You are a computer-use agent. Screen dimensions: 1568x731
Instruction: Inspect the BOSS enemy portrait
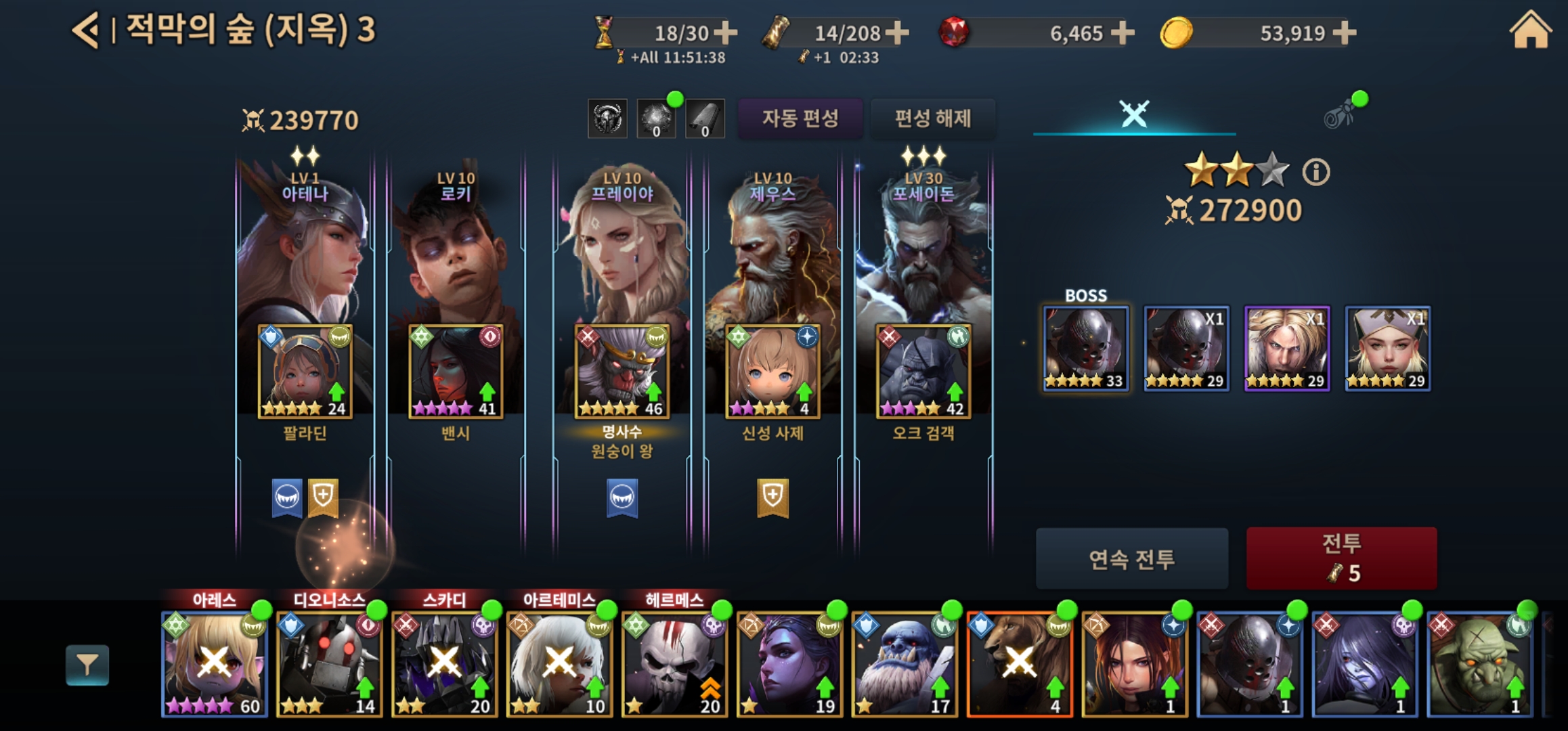click(x=1085, y=349)
